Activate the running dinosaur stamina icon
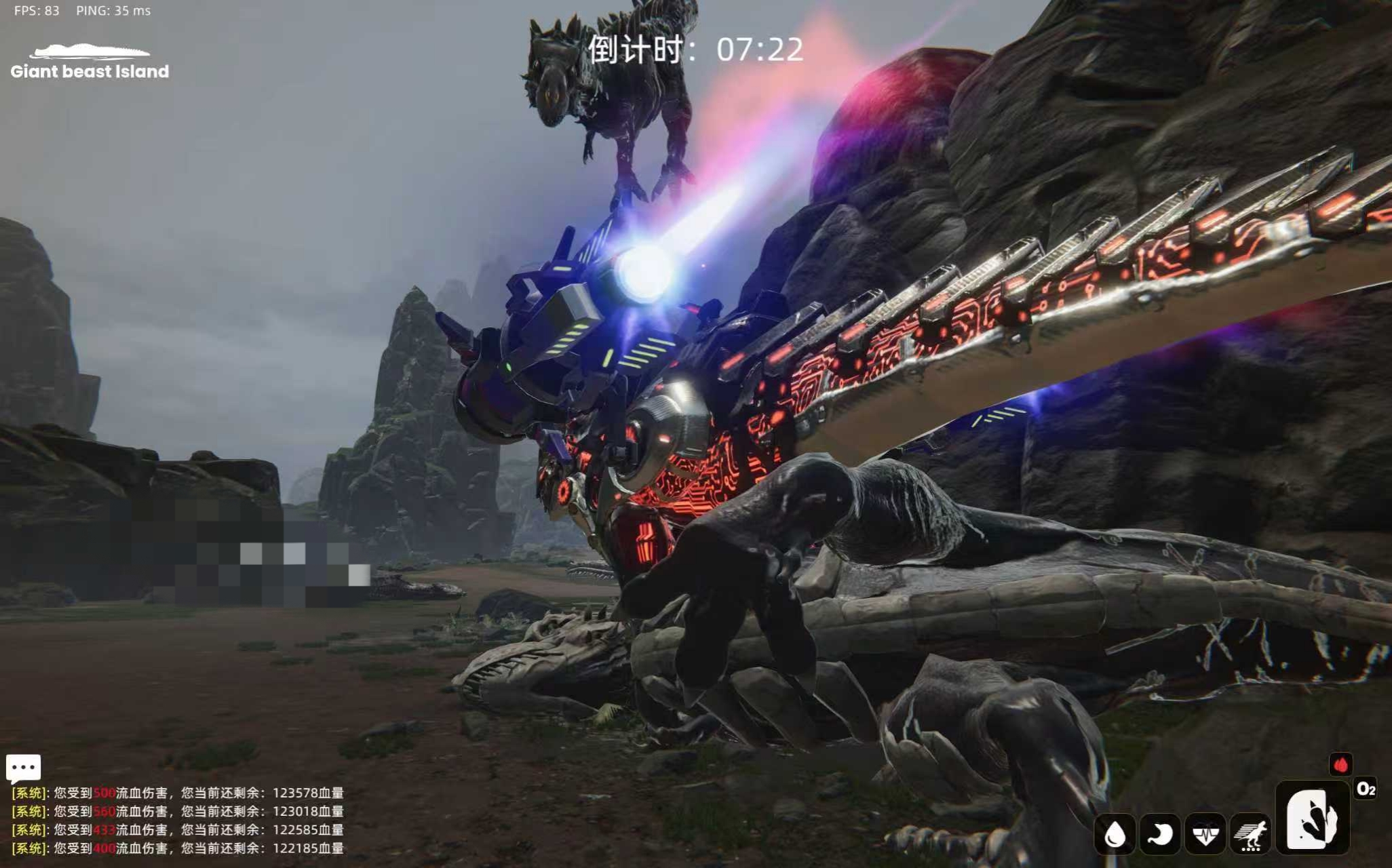Screen dimensions: 1392x868 point(1251,834)
